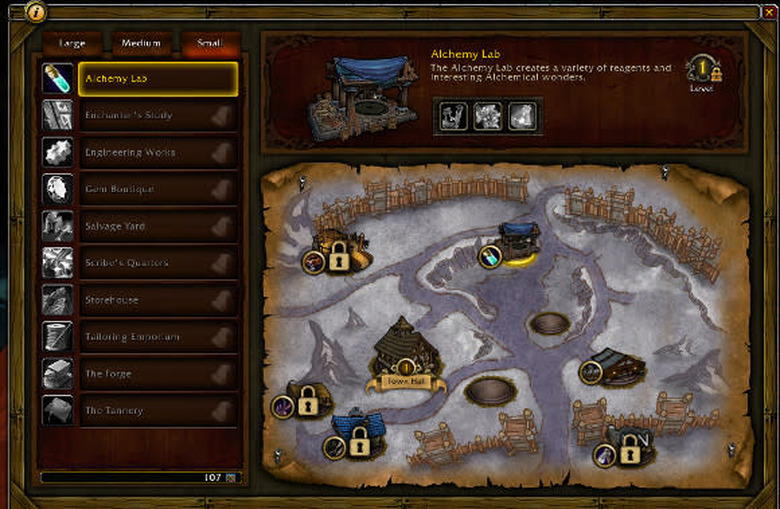
Task: Select the Alchemy Lab plot on the map
Action: pyautogui.click(x=519, y=243)
